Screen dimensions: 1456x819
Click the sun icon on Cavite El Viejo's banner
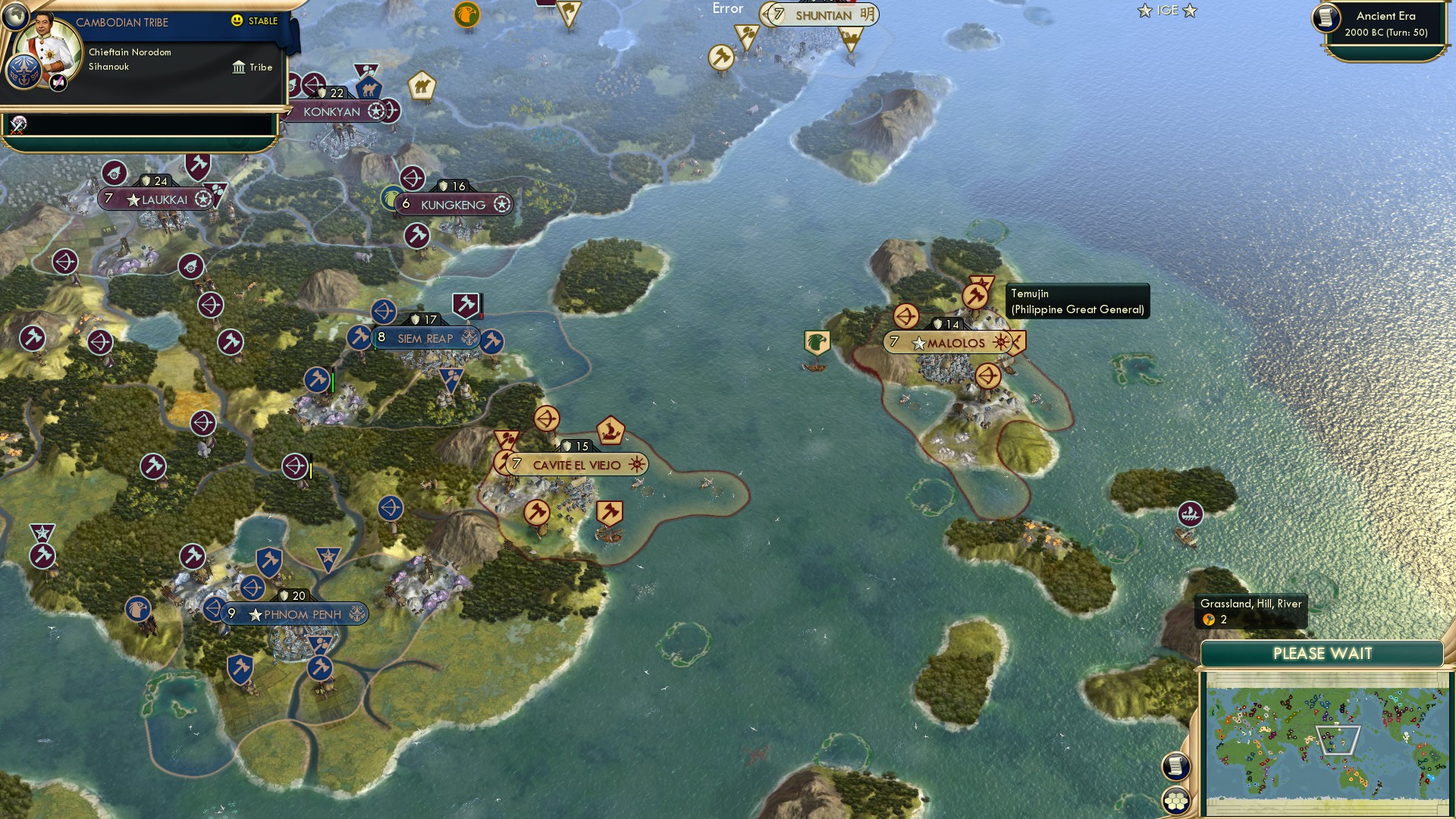click(x=637, y=464)
